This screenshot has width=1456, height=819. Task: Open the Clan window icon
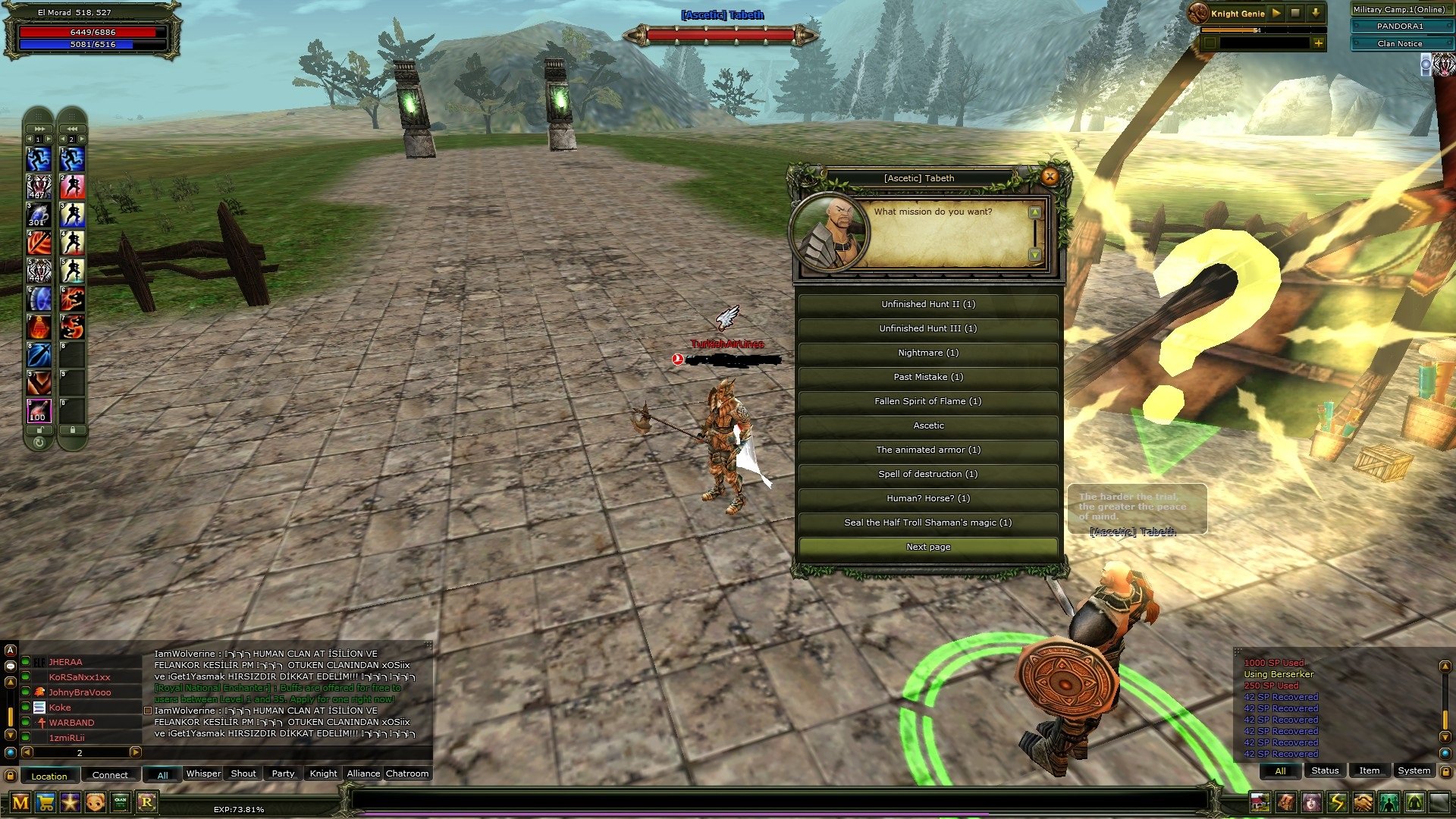(x=120, y=802)
